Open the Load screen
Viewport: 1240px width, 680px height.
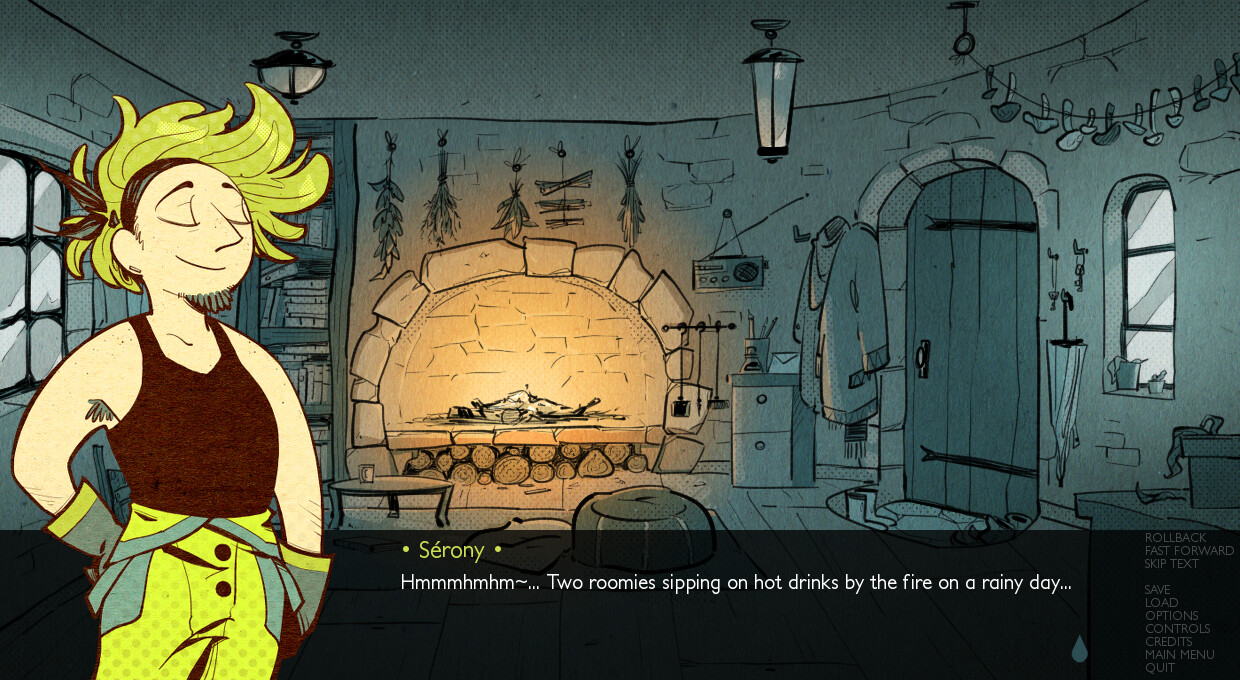pyautogui.click(x=1161, y=603)
